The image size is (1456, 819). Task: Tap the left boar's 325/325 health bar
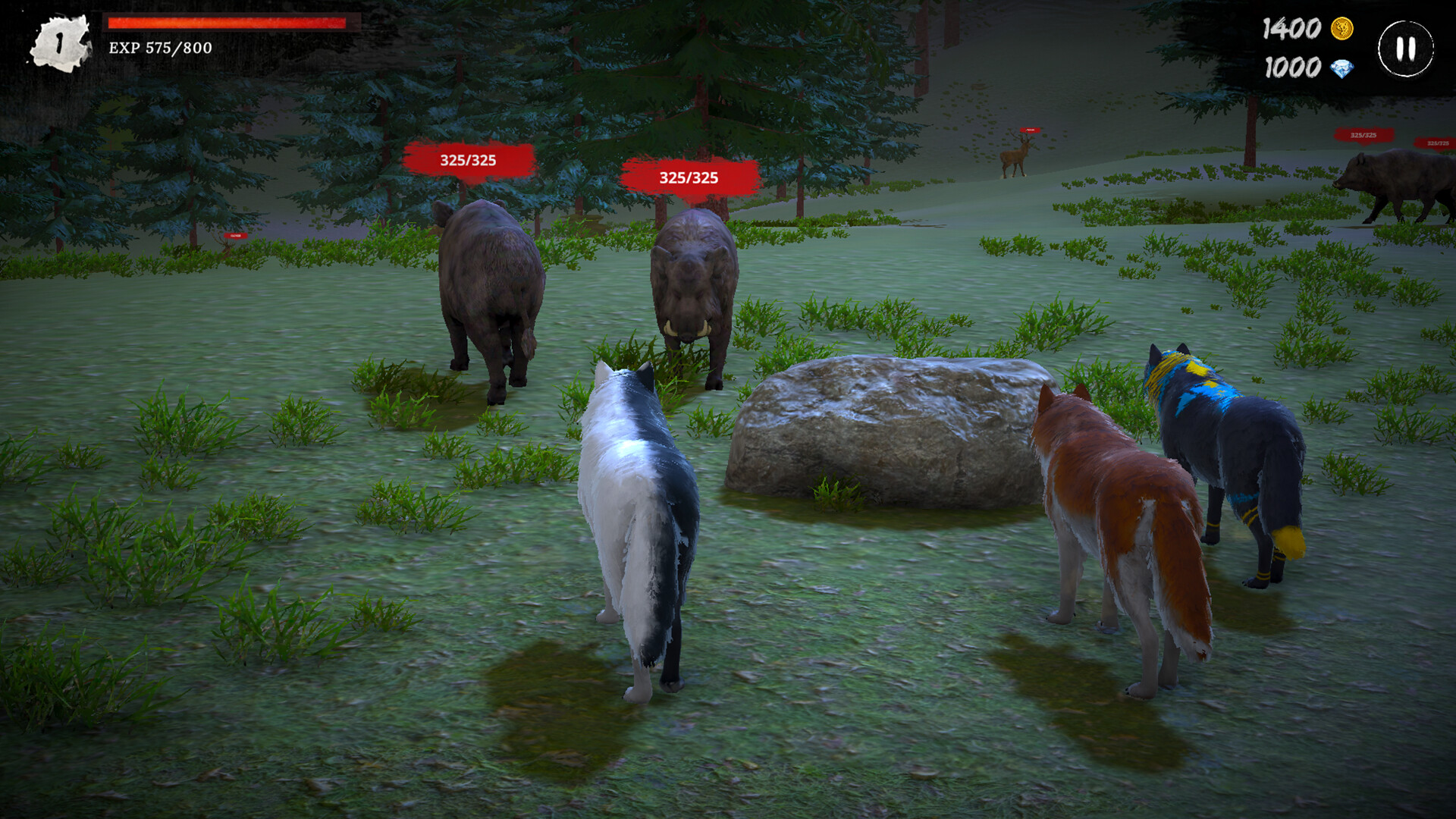click(470, 161)
